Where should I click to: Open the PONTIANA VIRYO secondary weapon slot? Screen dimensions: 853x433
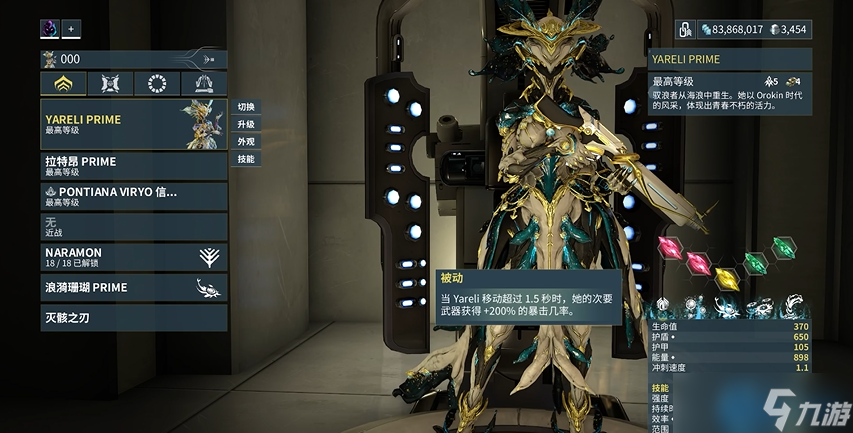[133, 196]
